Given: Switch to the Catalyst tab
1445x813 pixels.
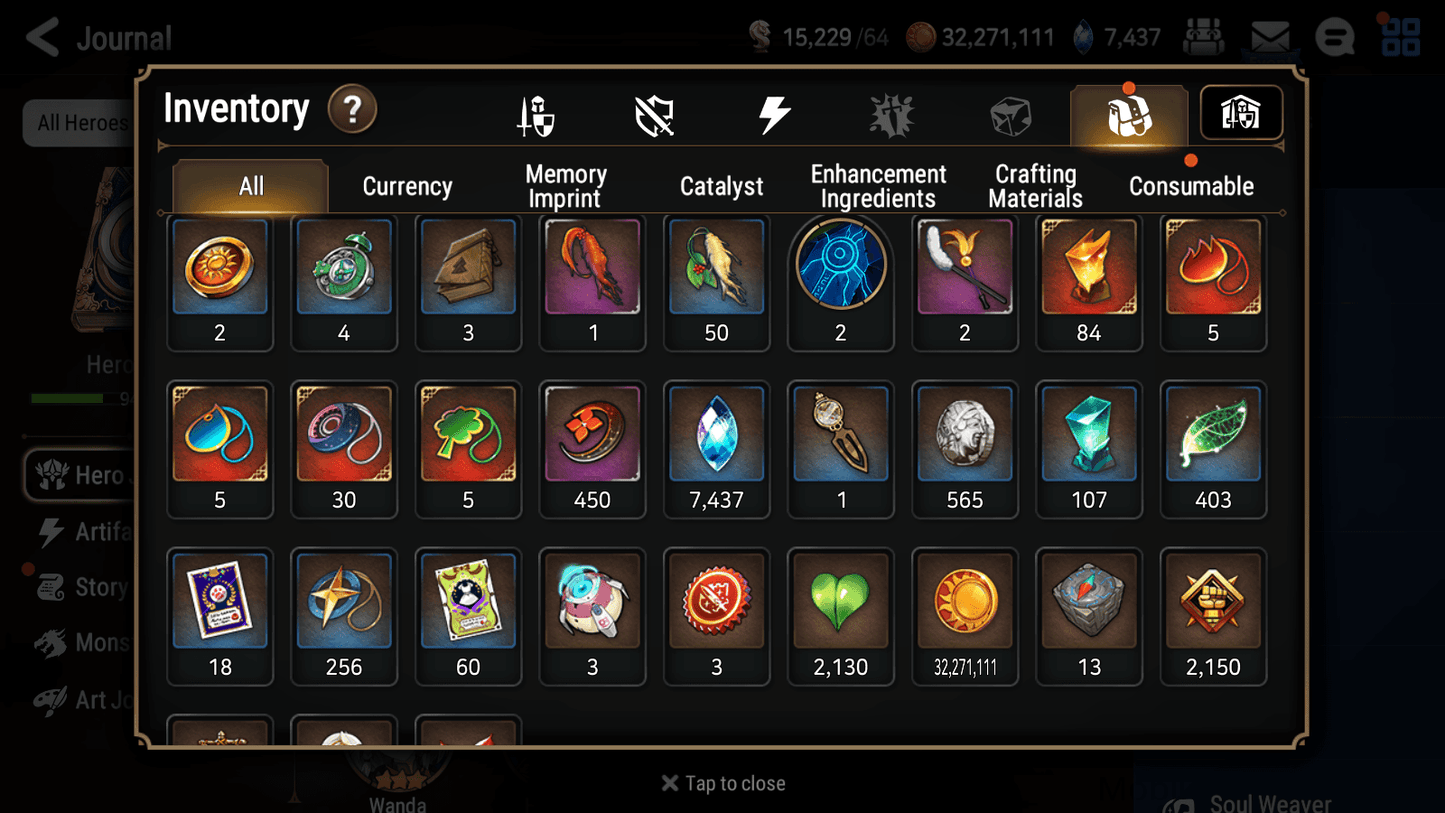Looking at the screenshot, I should 721,185.
